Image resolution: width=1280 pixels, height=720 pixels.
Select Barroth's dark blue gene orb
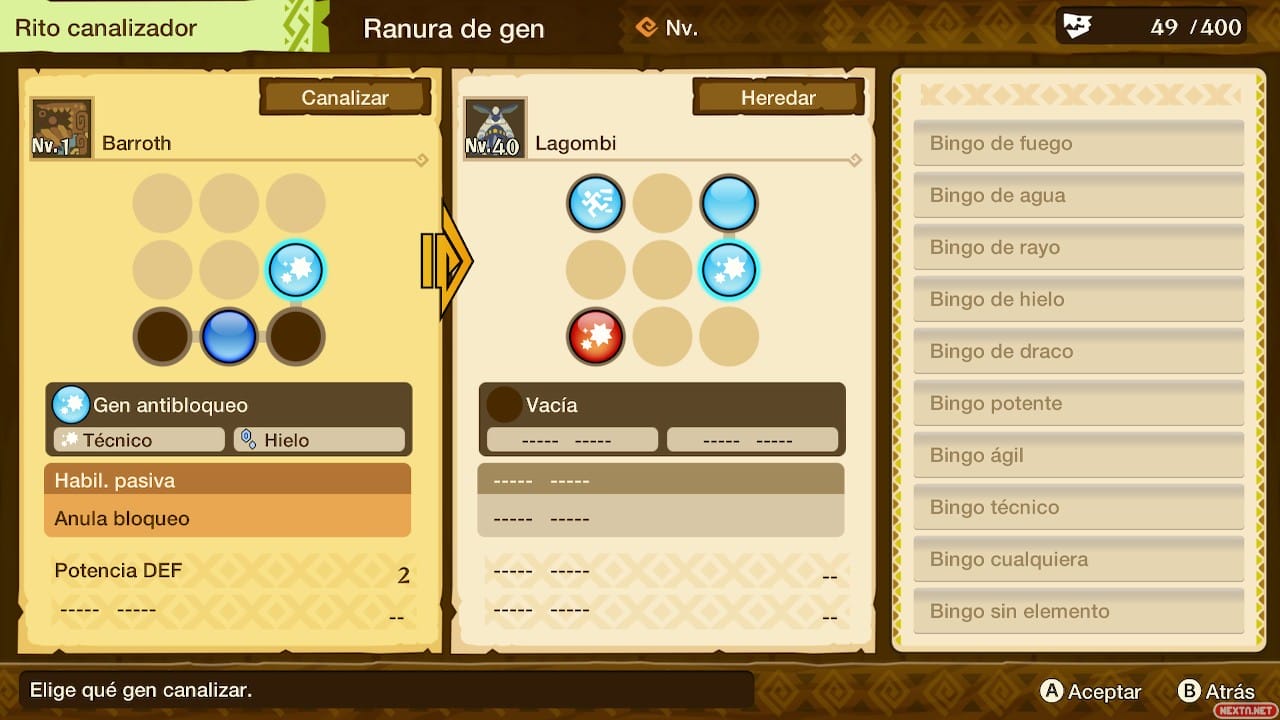click(x=229, y=336)
